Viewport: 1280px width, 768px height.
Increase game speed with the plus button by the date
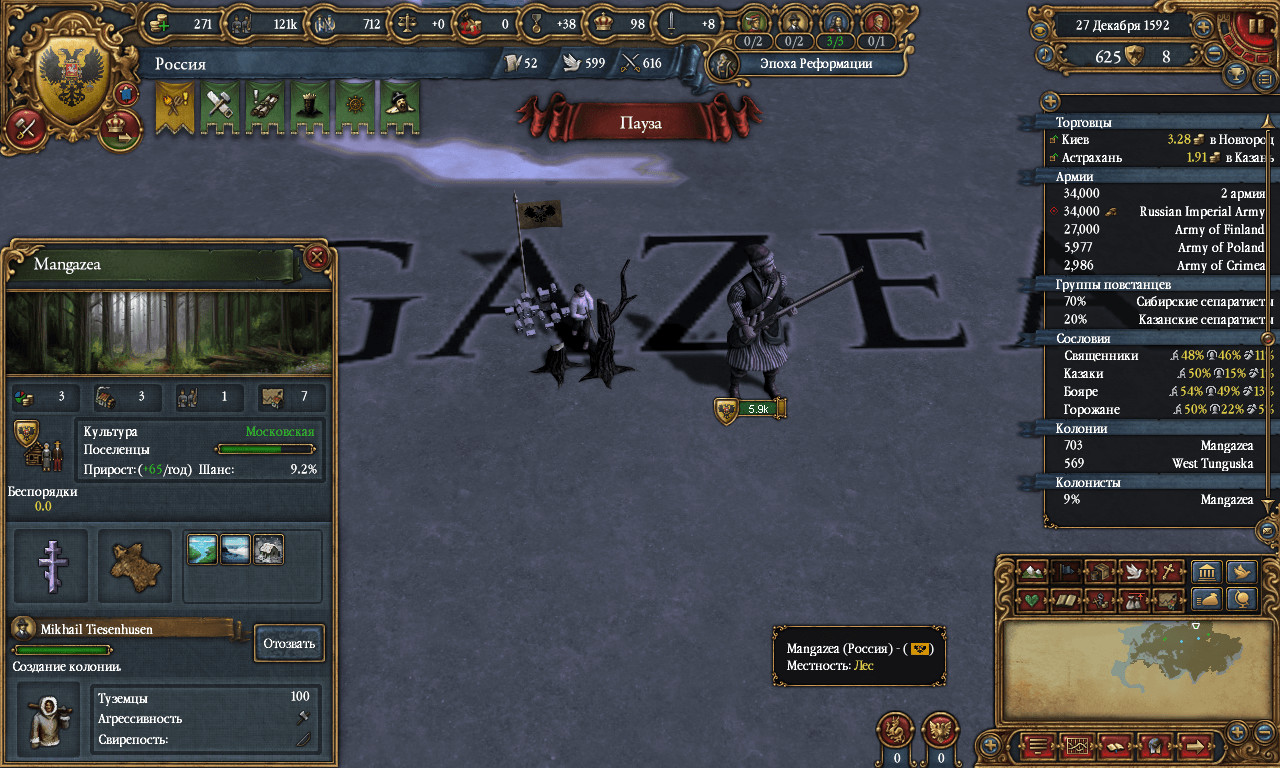pos(1203,27)
